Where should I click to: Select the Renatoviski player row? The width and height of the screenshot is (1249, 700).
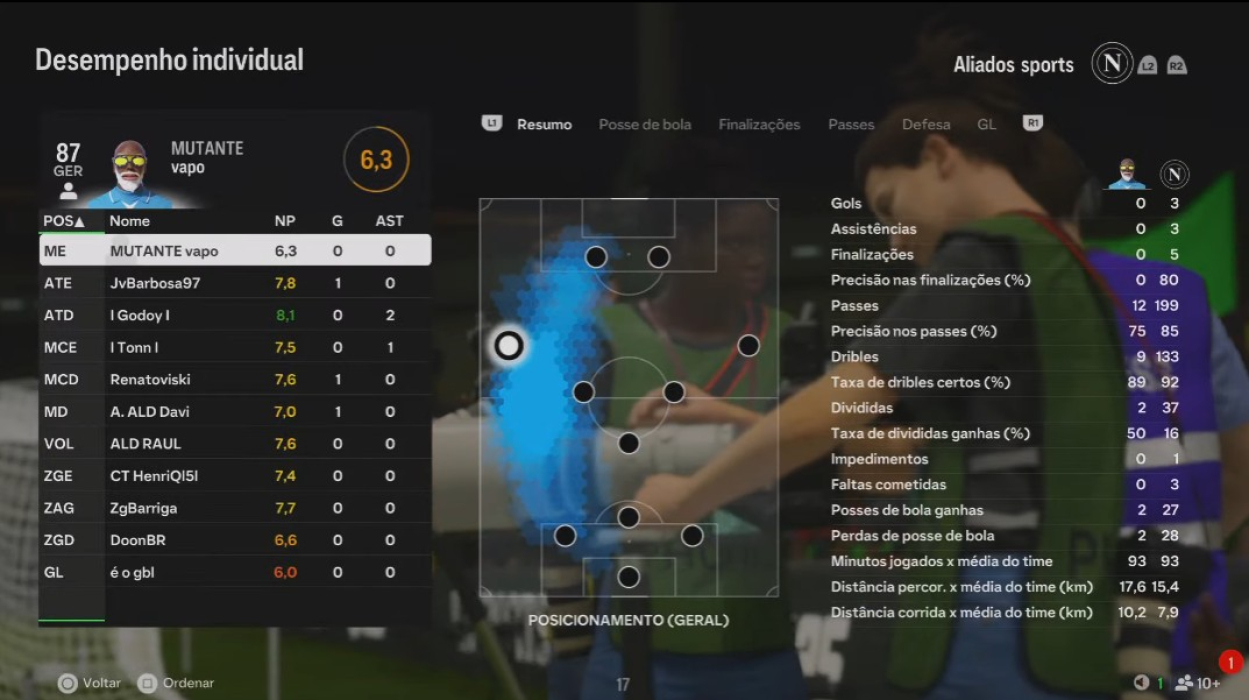pos(235,379)
